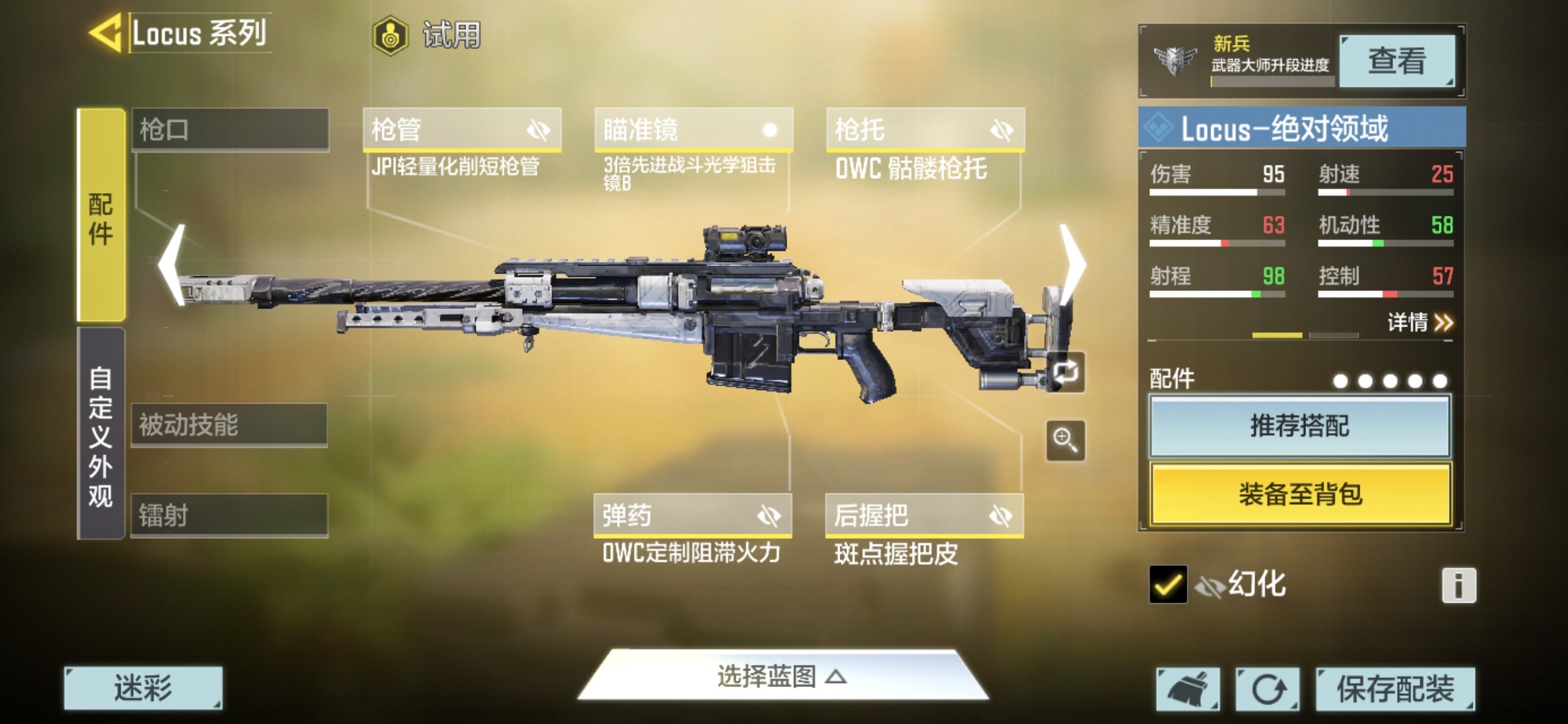
Task: Expand the 选择蓝图 blueprint selector
Action: 782,676
